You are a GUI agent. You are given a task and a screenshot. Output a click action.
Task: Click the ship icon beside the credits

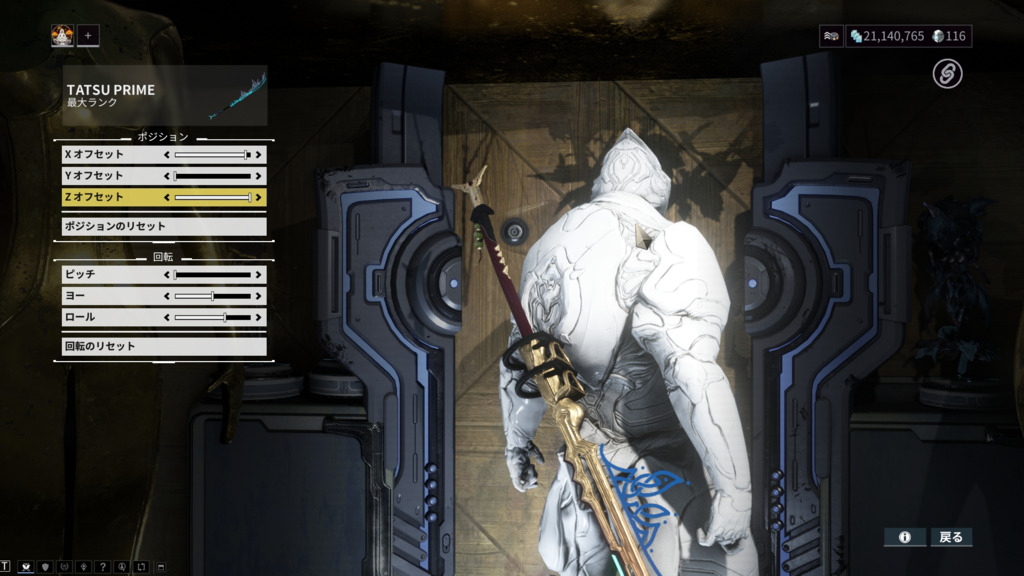(x=831, y=36)
